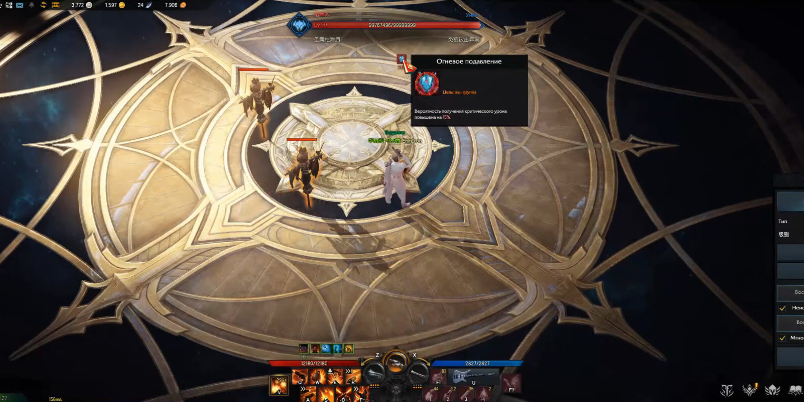Click the Огневое подавление debuff icon on boss
The width and height of the screenshot is (804, 402).
pos(402,61)
